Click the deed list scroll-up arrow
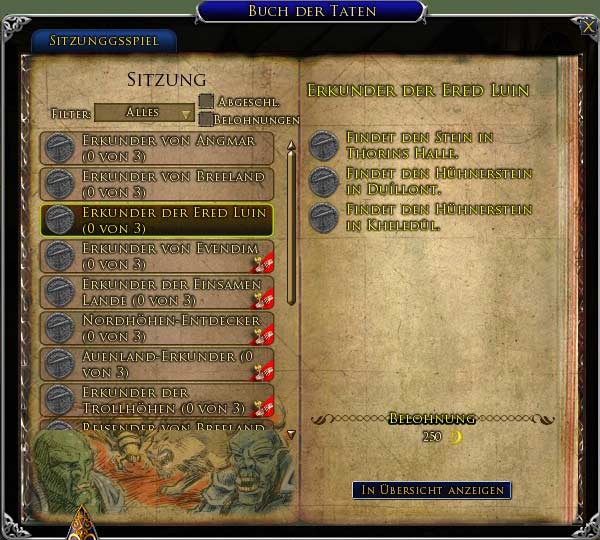 [291, 146]
